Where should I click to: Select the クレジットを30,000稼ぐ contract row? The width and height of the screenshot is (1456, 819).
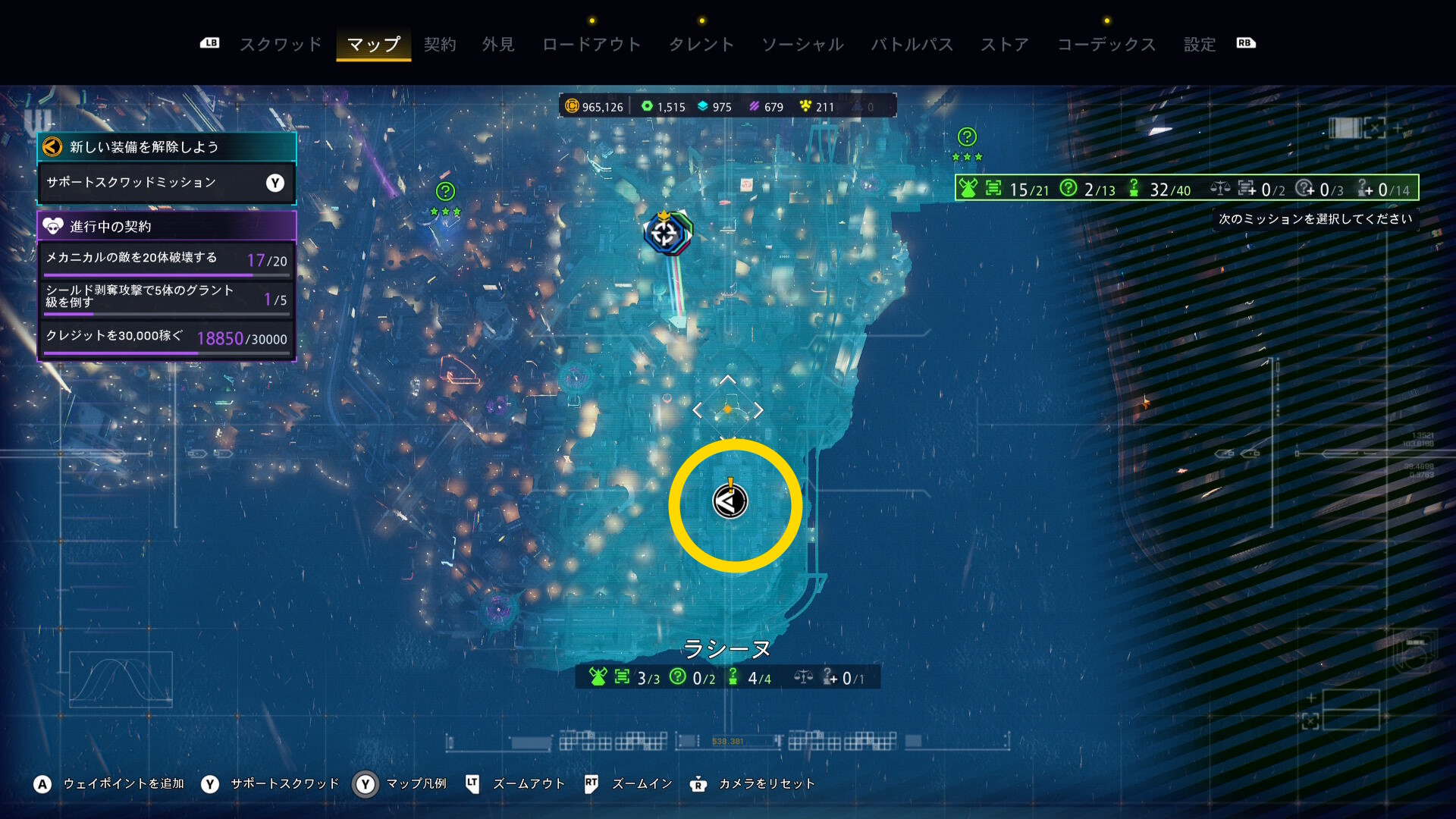[166, 337]
